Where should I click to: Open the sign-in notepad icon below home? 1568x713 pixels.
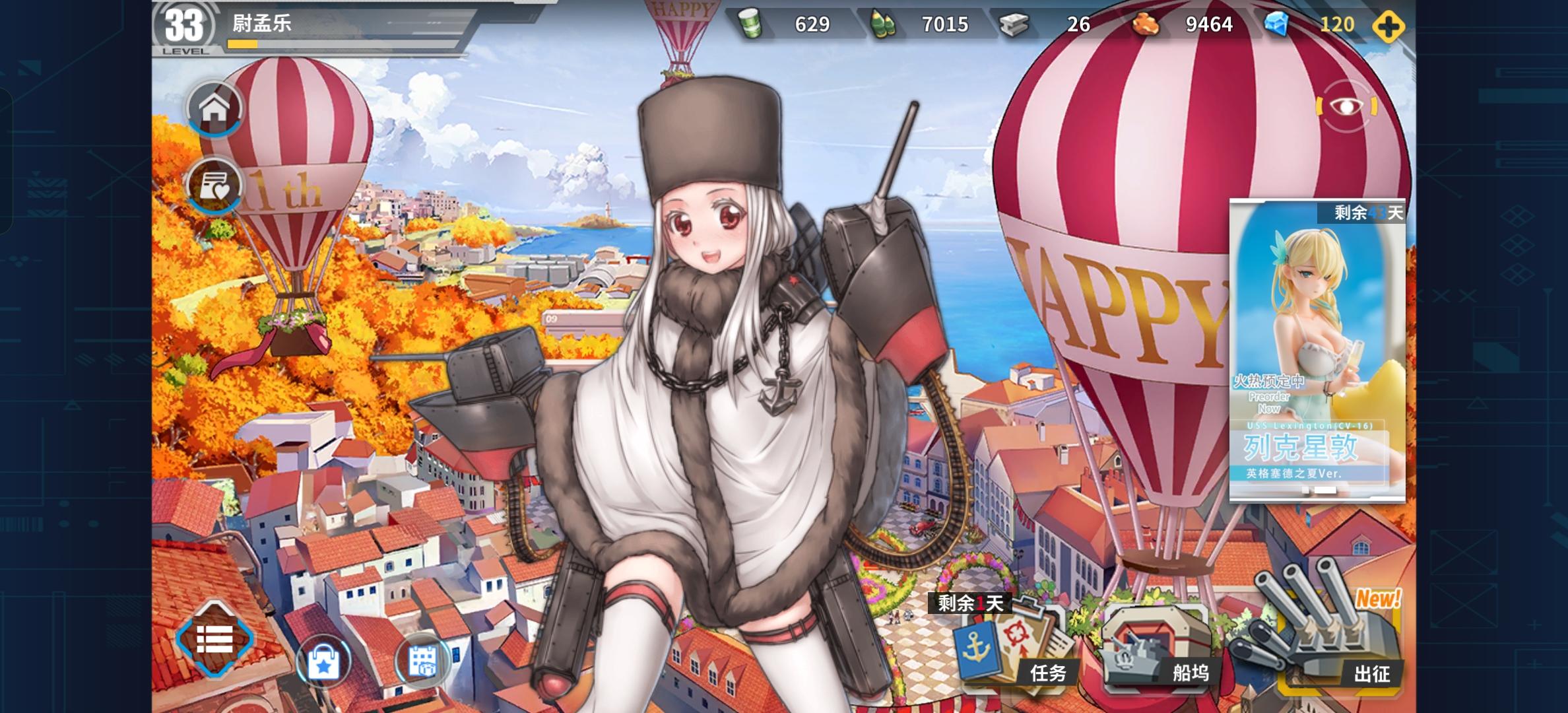point(215,183)
